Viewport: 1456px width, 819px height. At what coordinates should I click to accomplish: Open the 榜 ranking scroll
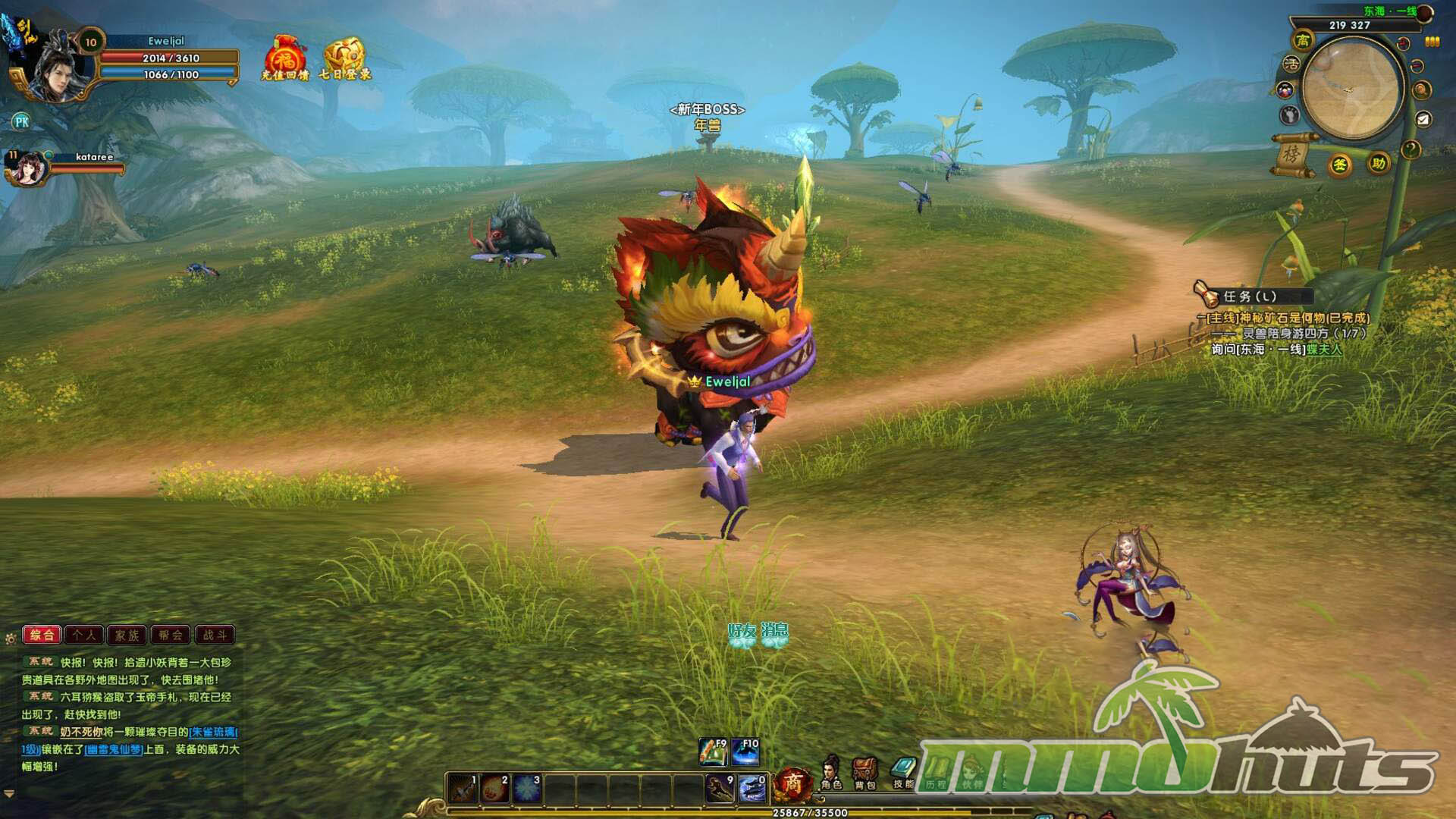pos(1291,155)
